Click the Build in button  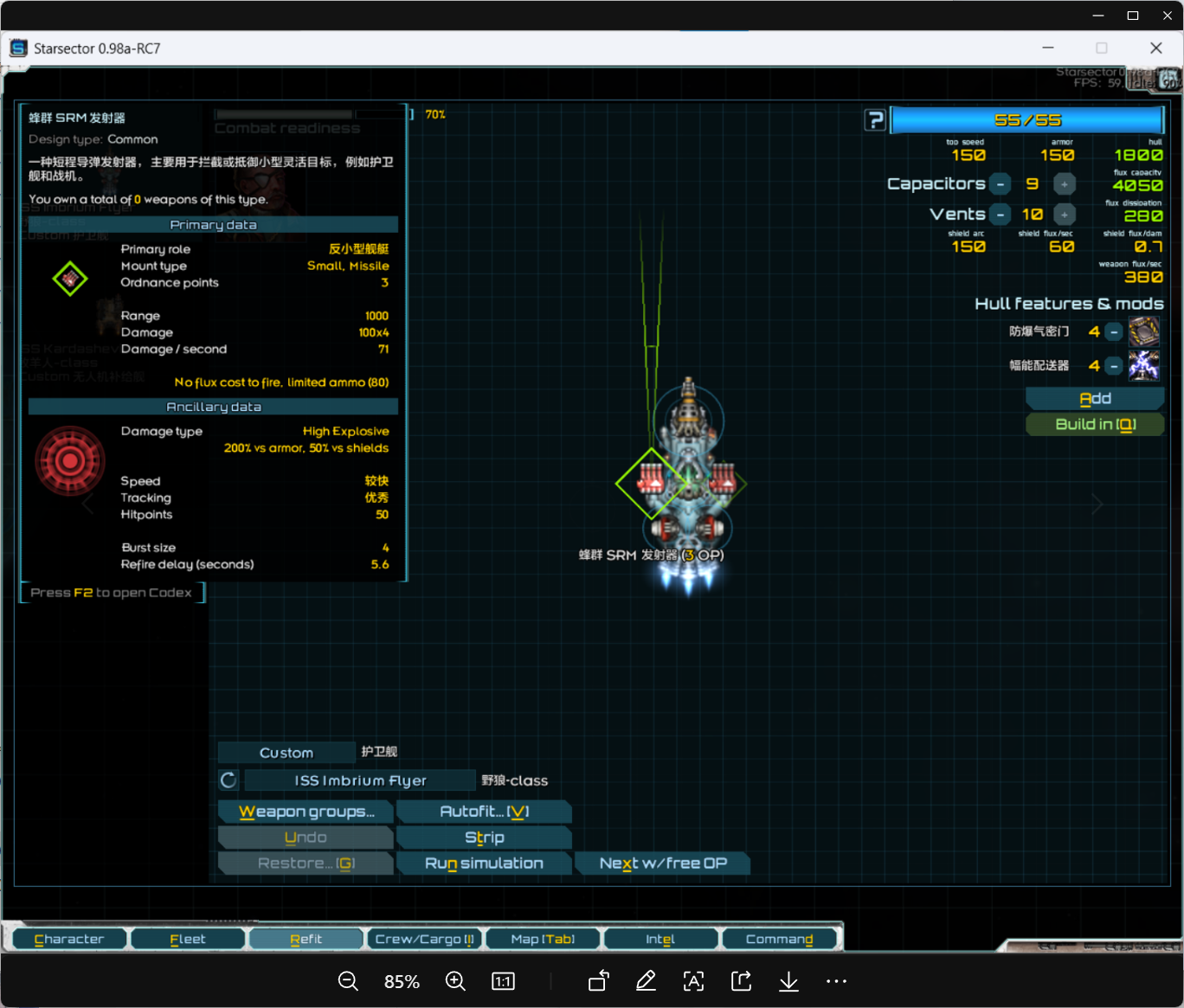tap(1095, 424)
